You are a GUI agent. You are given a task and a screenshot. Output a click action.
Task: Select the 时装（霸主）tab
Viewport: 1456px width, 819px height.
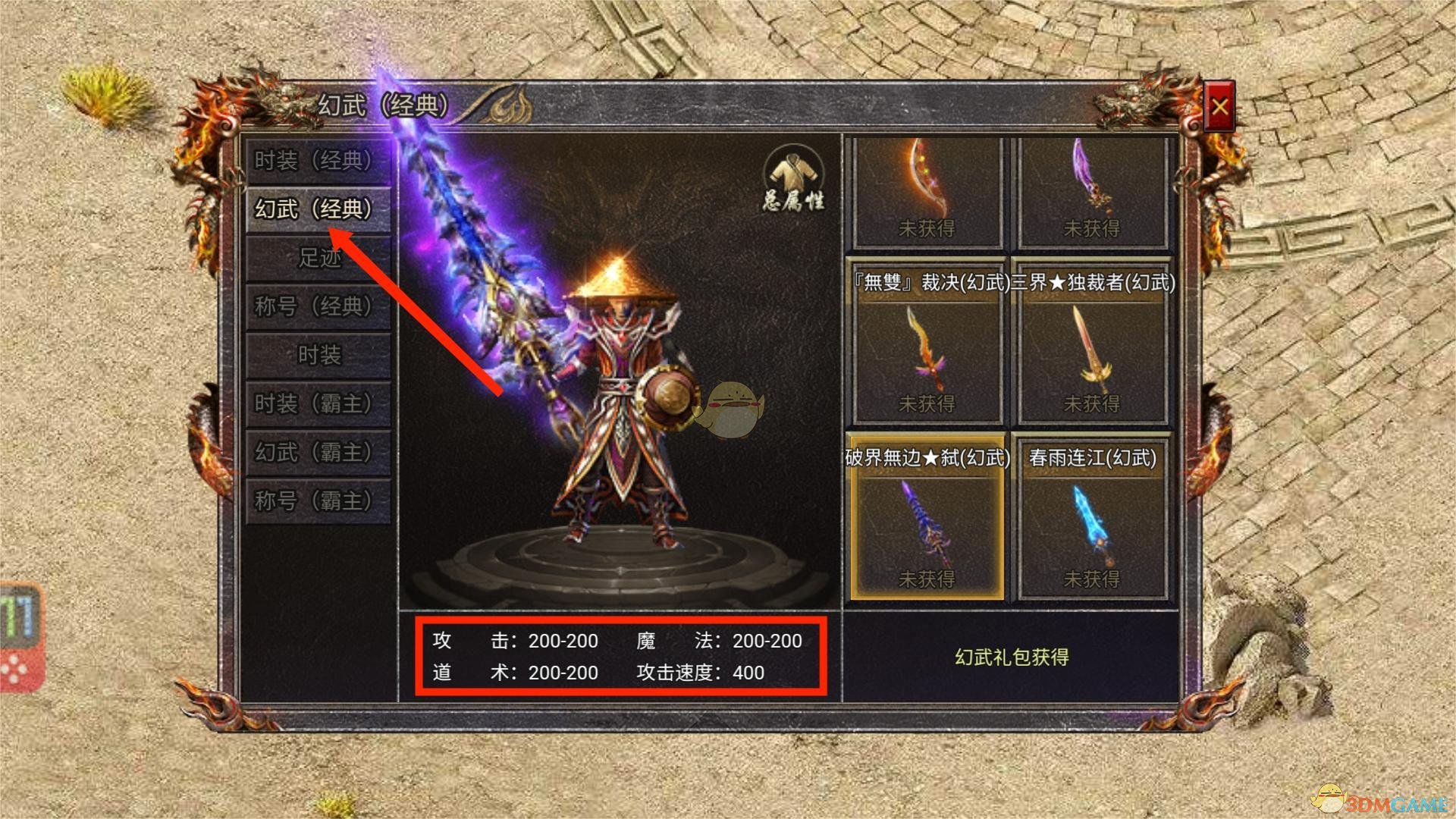317,404
